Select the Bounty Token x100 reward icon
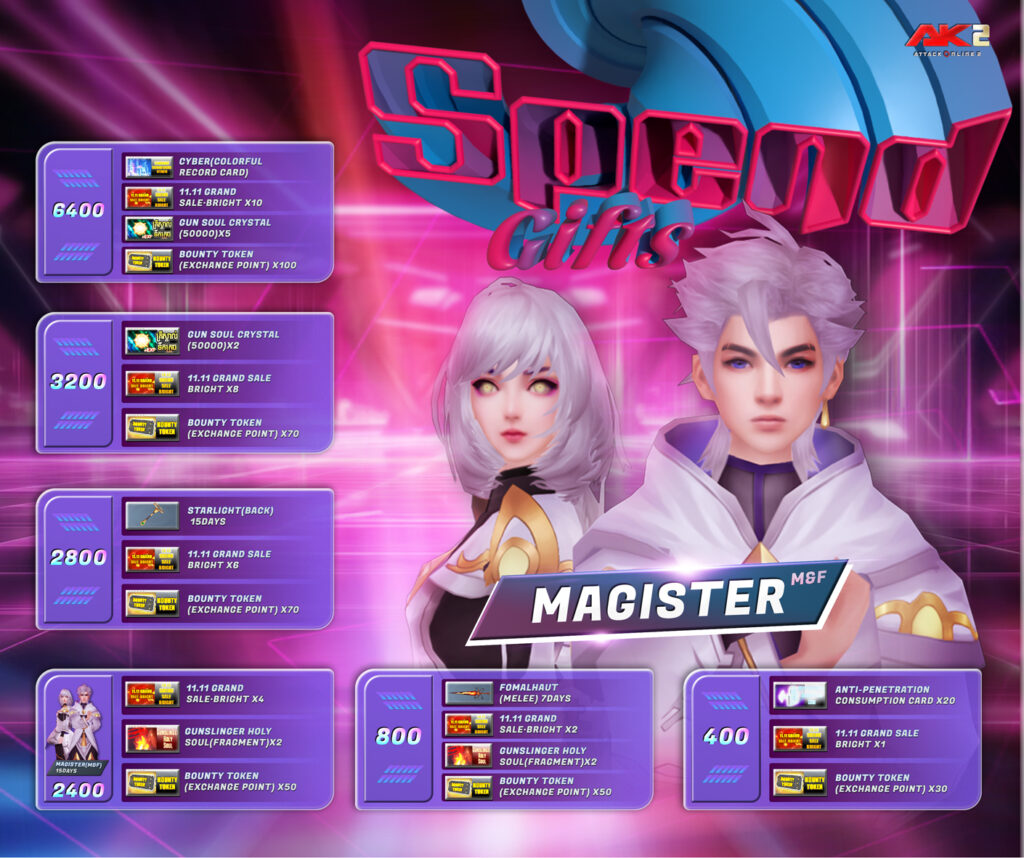This screenshot has width=1024, height=858. (x=150, y=261)
